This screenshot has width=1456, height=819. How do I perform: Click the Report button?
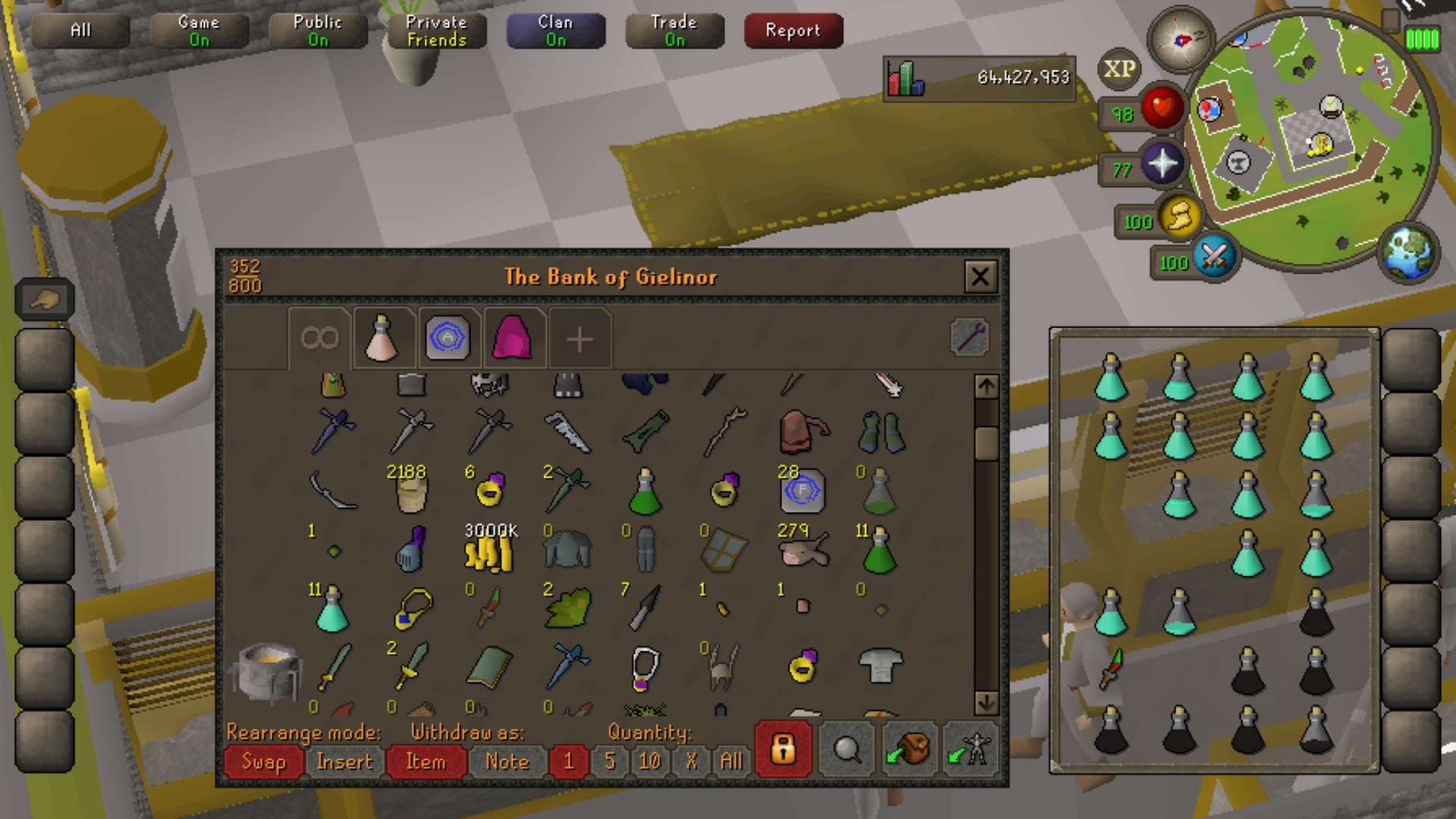792,30
